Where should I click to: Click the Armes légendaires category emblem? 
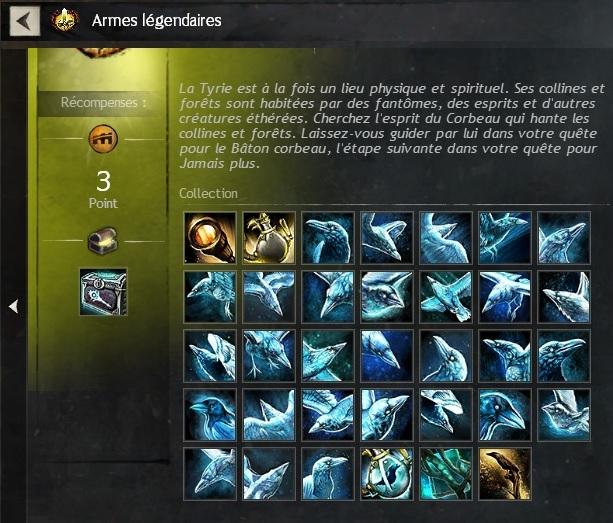coord(65,20)
